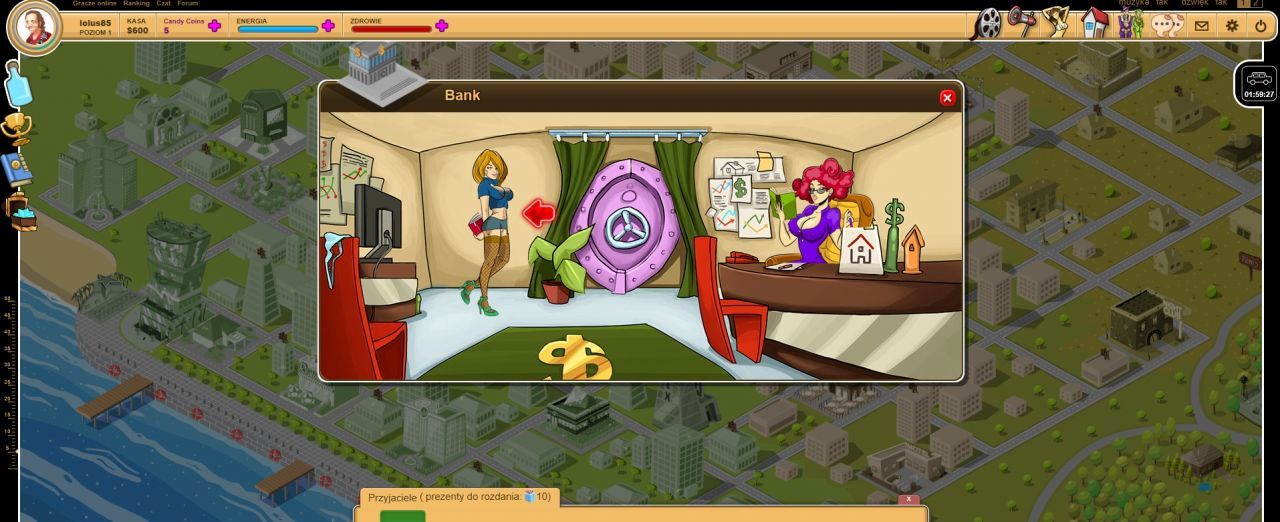This screenshot has height=522, width=1280.
Task: Open the treasure chest icon
Action: 20,212
